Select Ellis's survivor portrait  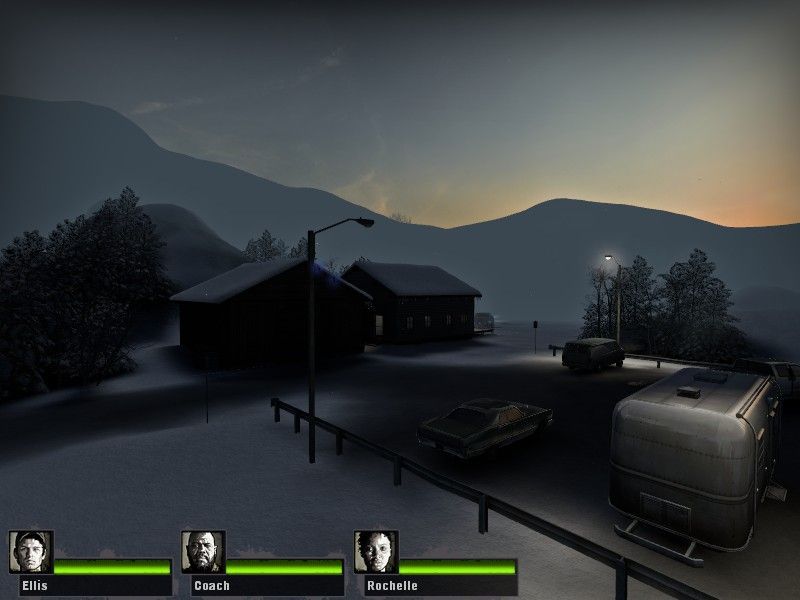coord(31,552)
